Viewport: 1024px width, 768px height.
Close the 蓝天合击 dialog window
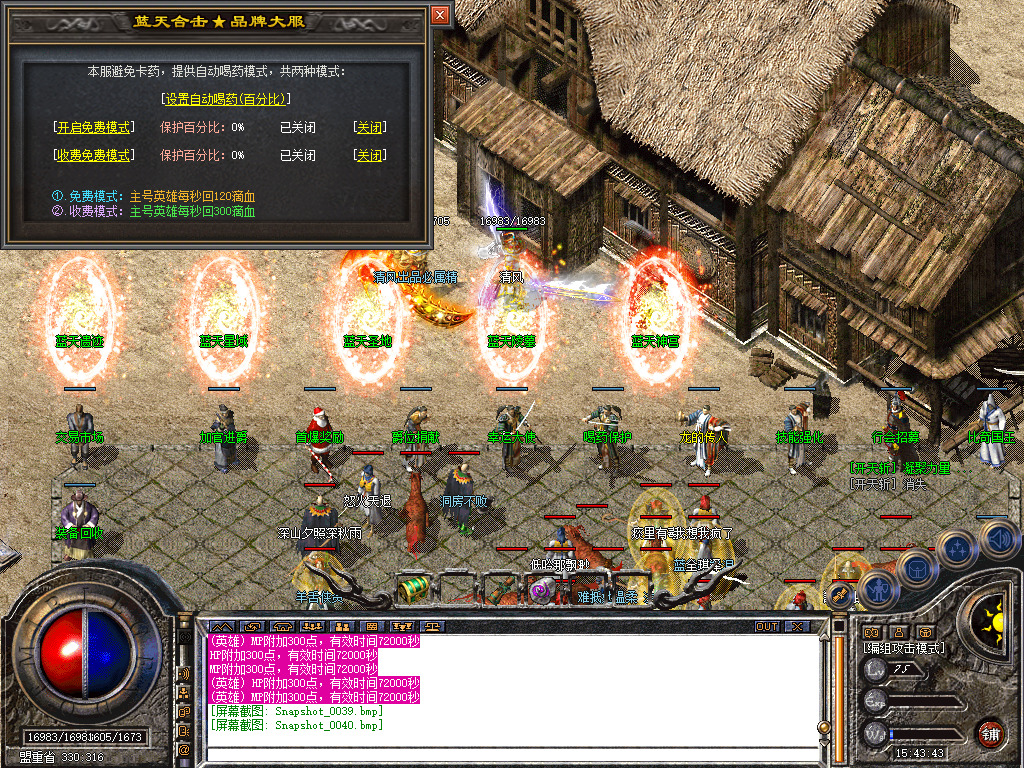pyautogui.click(x=440, y=16)
